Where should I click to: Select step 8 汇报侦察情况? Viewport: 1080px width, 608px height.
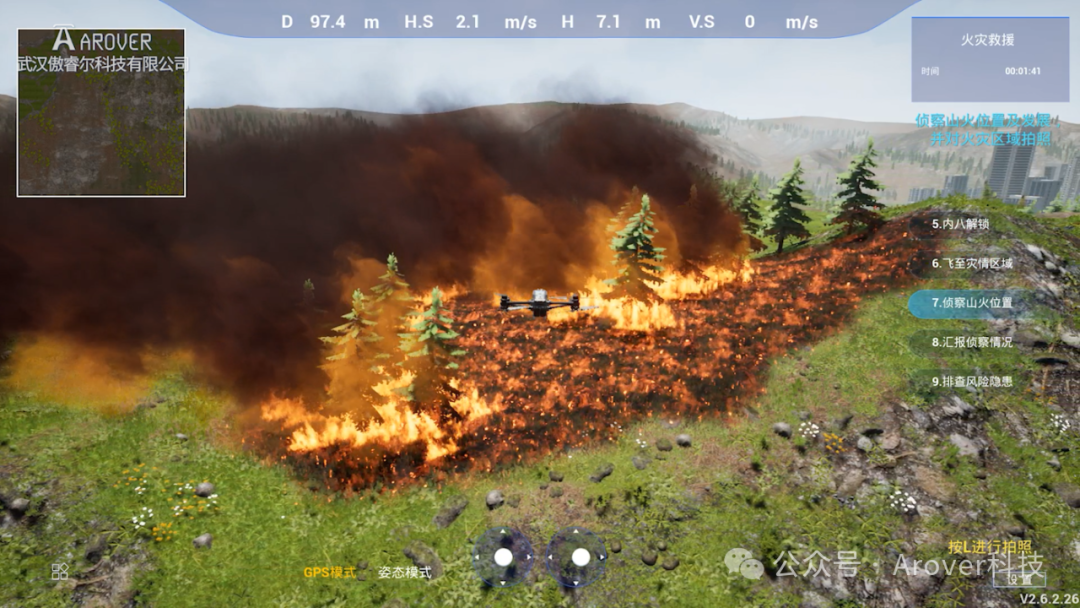click(972, 342)
